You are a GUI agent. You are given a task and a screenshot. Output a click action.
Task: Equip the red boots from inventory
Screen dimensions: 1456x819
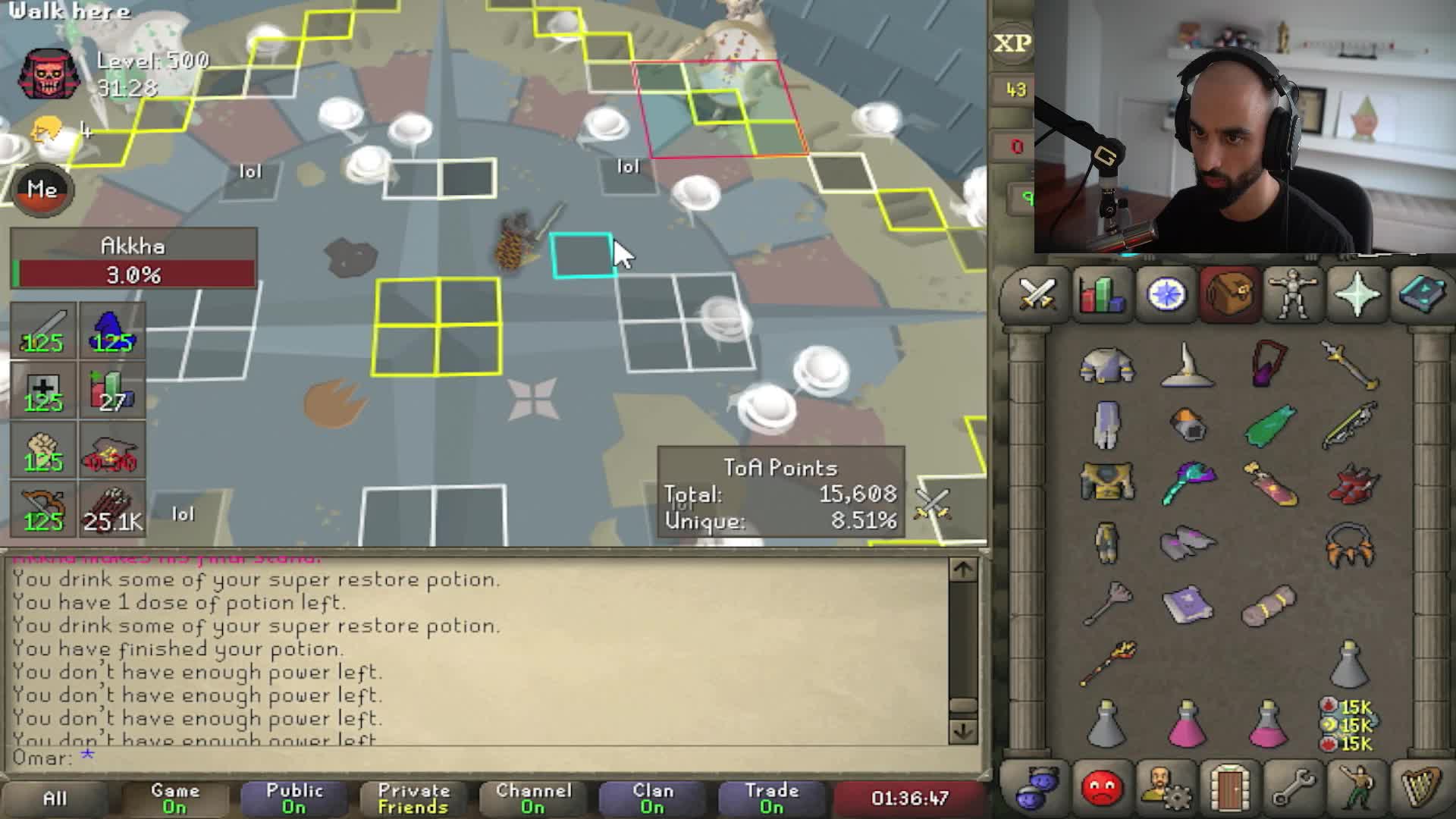pos(1352,484)
